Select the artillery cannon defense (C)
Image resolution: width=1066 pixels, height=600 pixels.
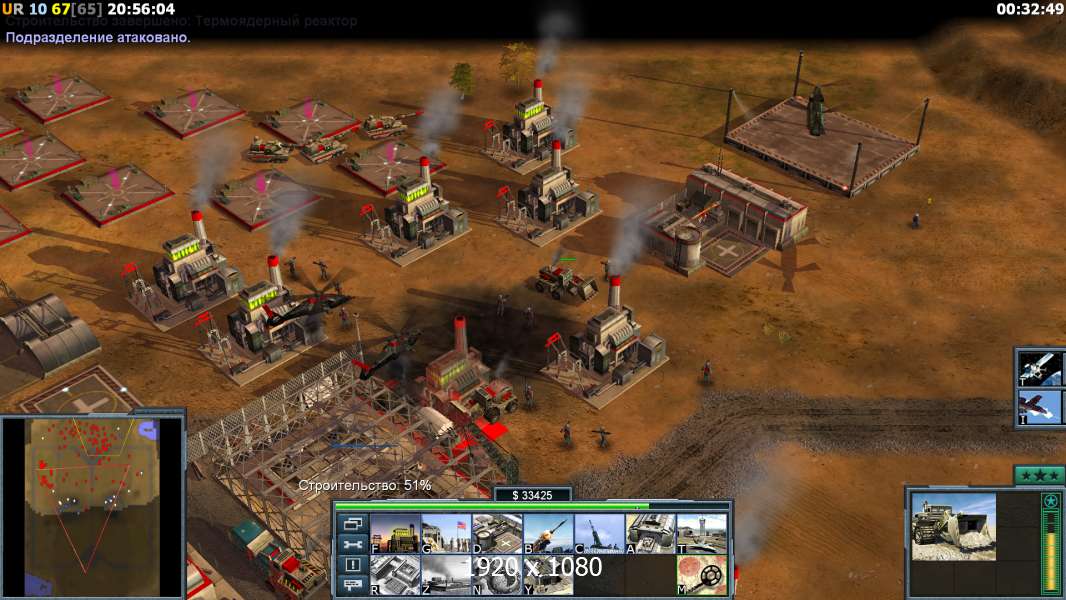pos(599,533)
